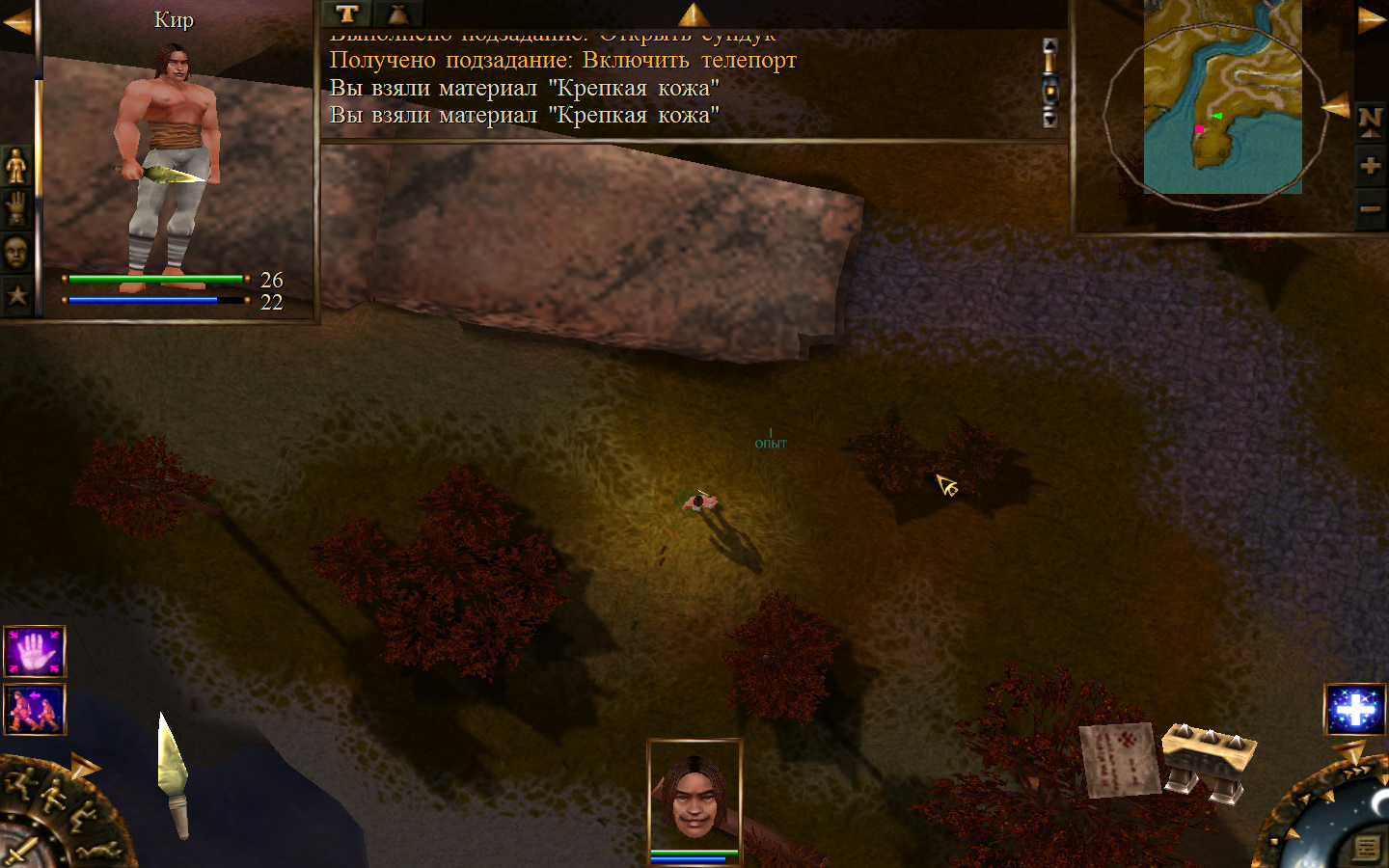Select the stone spear weapon slot
This screenshot has height=868, width=1389.
(x=173, y=774)
